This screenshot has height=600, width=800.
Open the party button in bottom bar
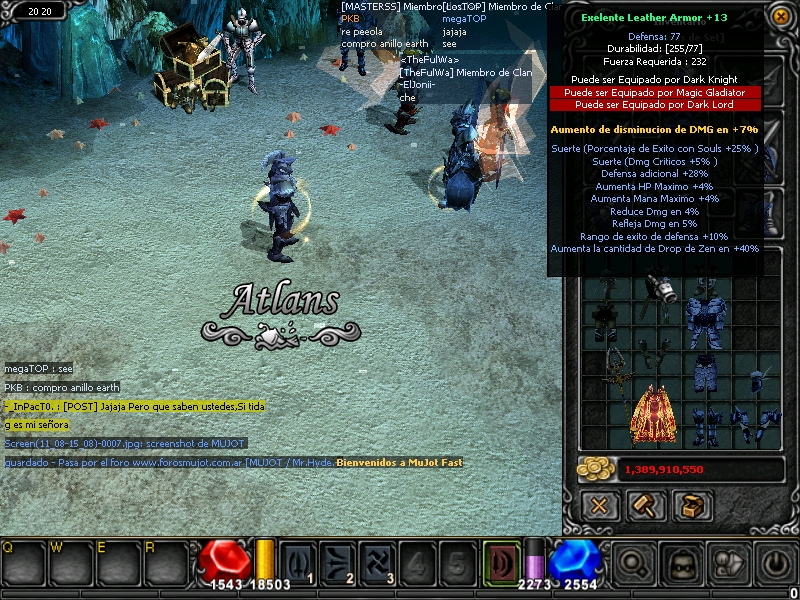726,563
